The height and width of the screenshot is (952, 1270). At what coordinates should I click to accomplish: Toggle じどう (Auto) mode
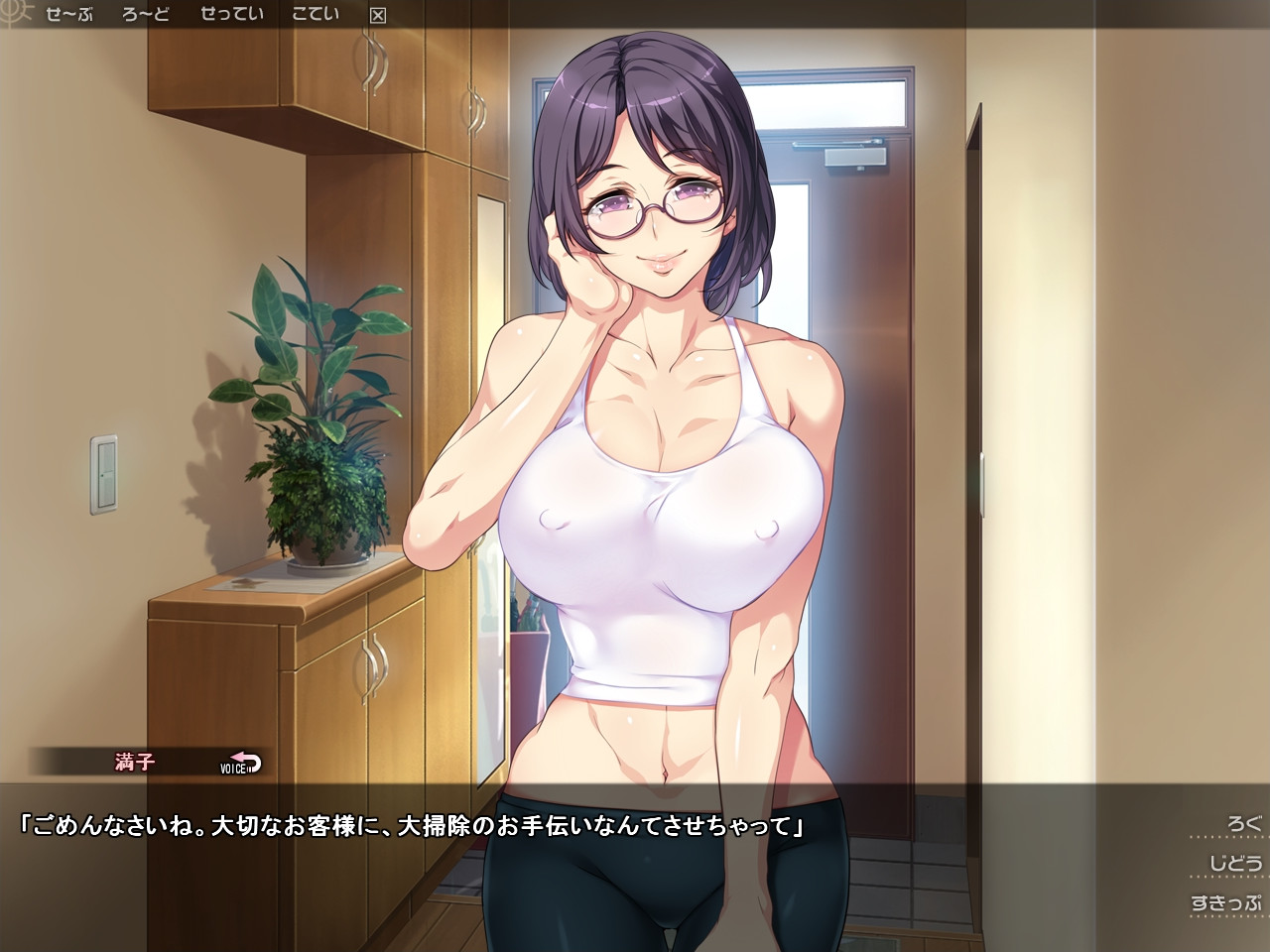(x=1235, y=864)
